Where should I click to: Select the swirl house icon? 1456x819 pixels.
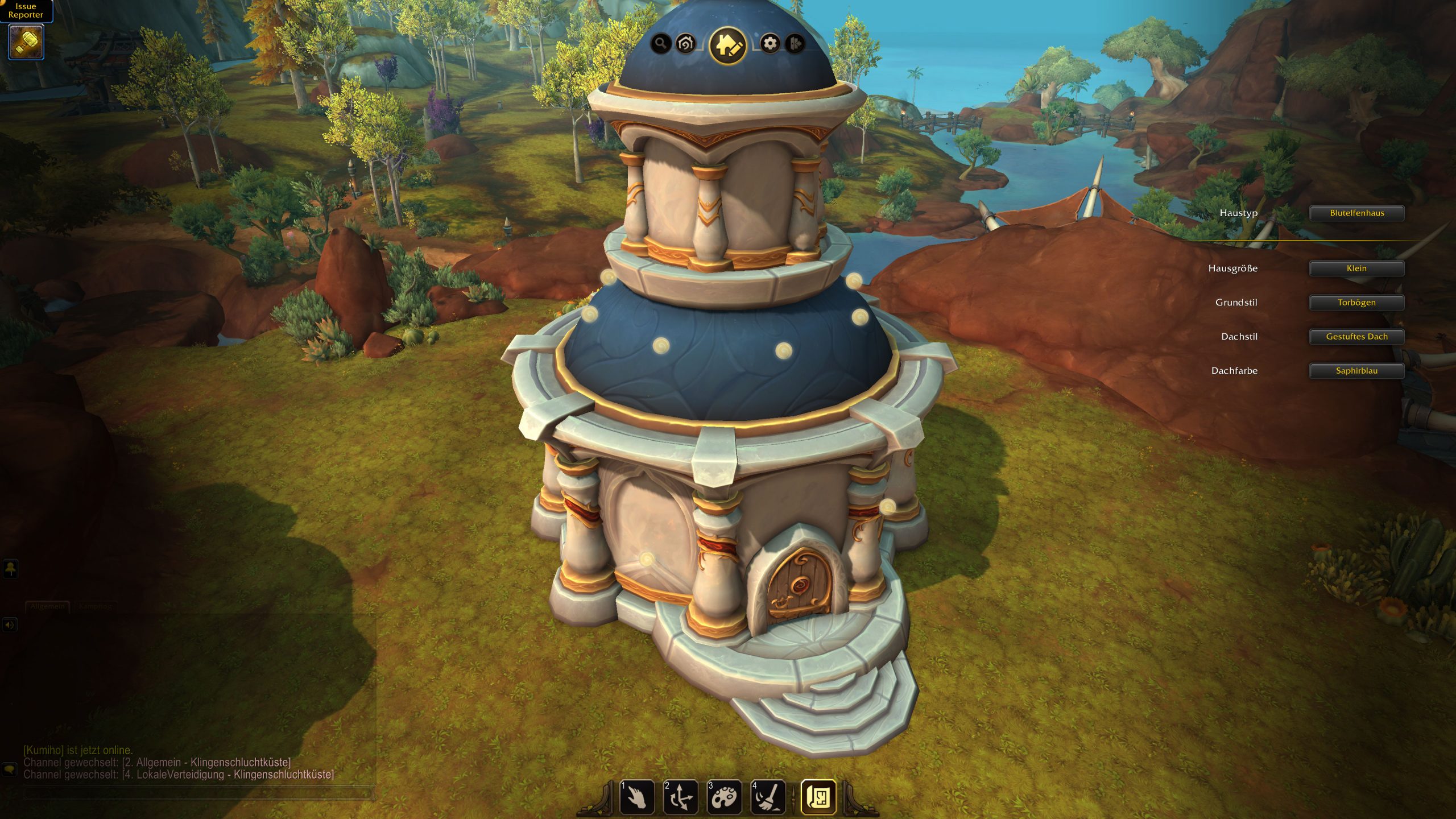click(686, 43)
